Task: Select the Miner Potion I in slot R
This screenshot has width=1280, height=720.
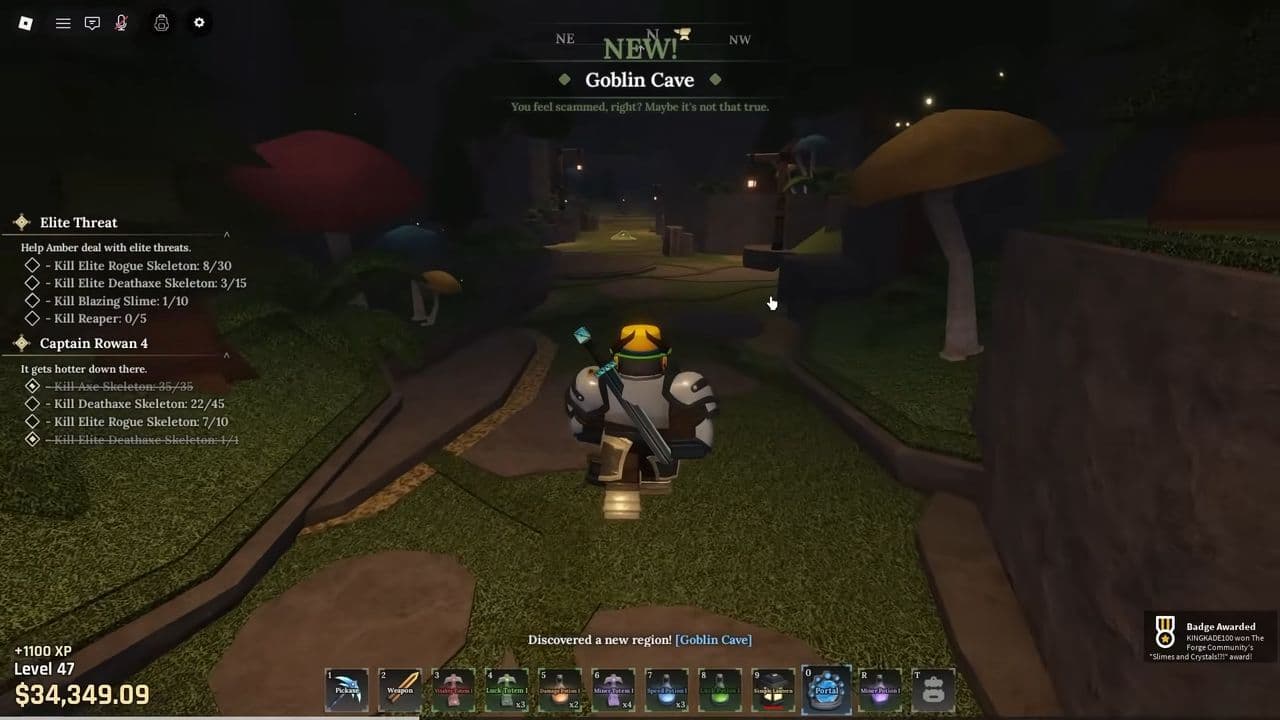Action: click(x=880, y=688)
